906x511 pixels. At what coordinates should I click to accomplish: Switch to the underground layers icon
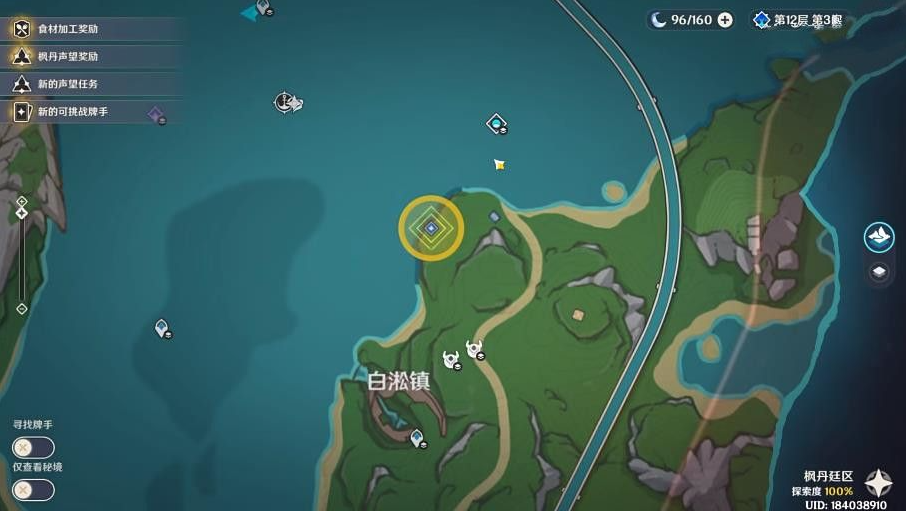[879, 272]
